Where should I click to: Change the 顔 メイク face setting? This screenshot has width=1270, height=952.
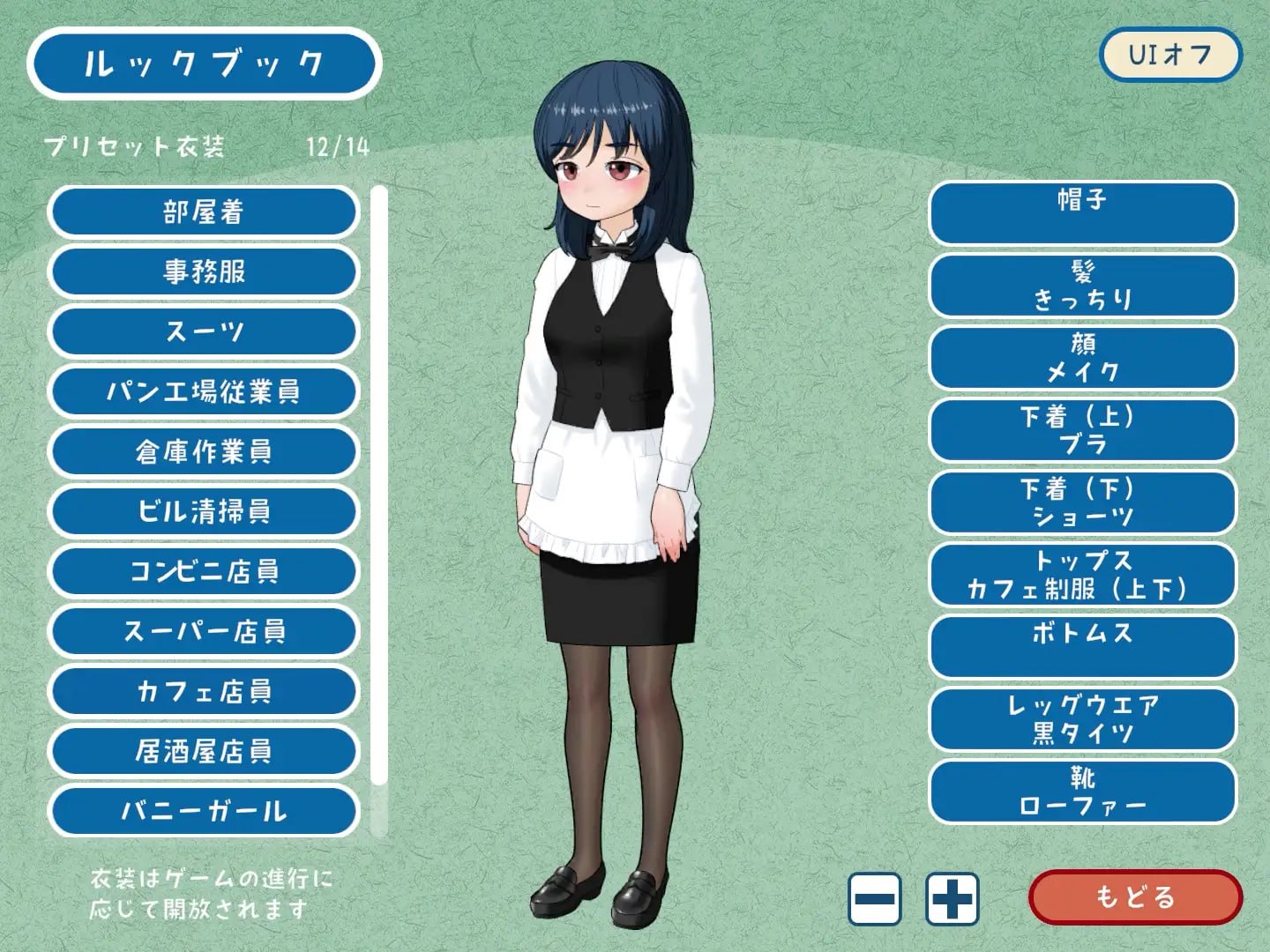click(1083, 358)
